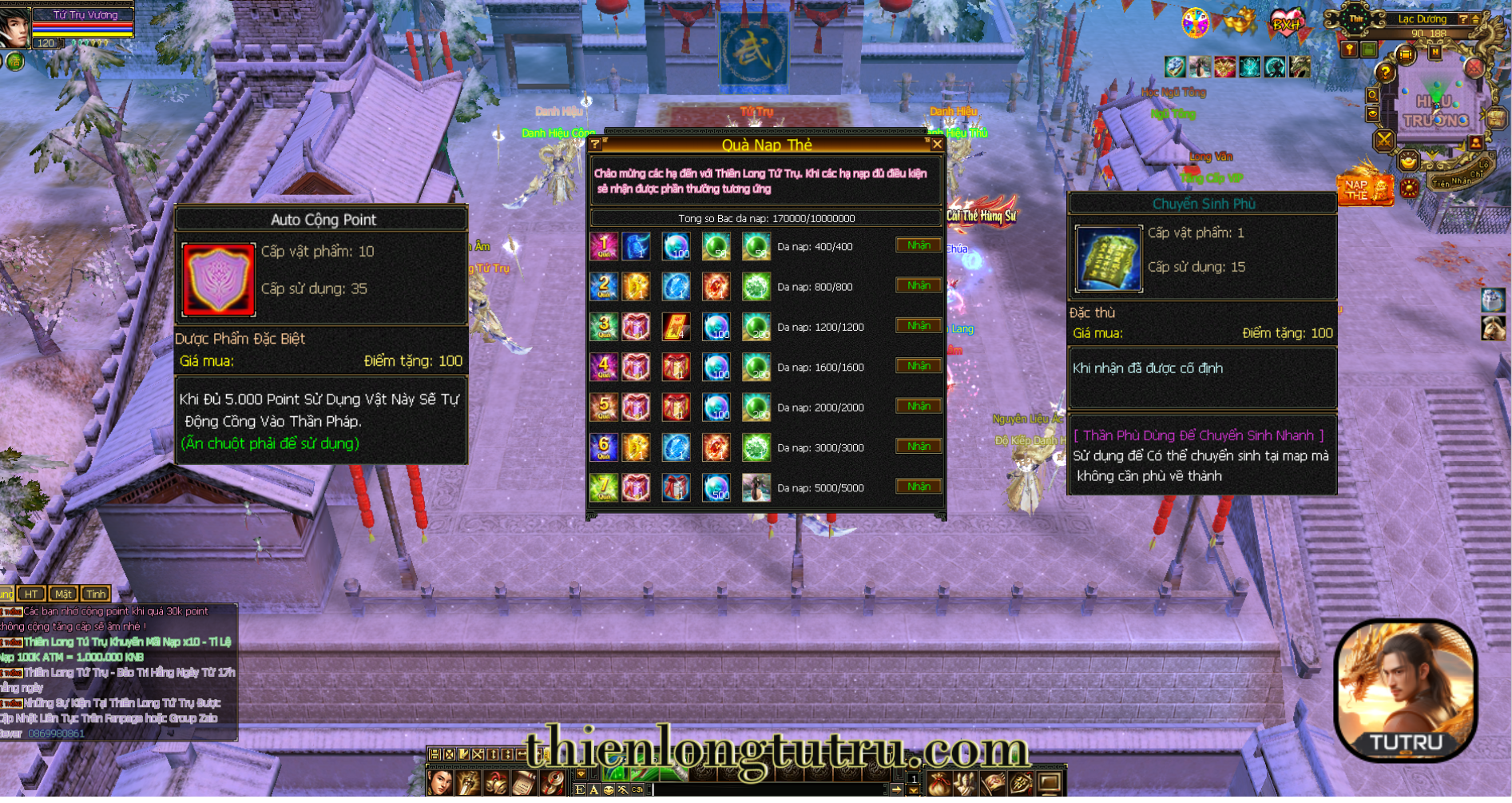Open the treasure chest icon beside minimap
Viewport: 1512px width, 803px height.
(1496, 118)
